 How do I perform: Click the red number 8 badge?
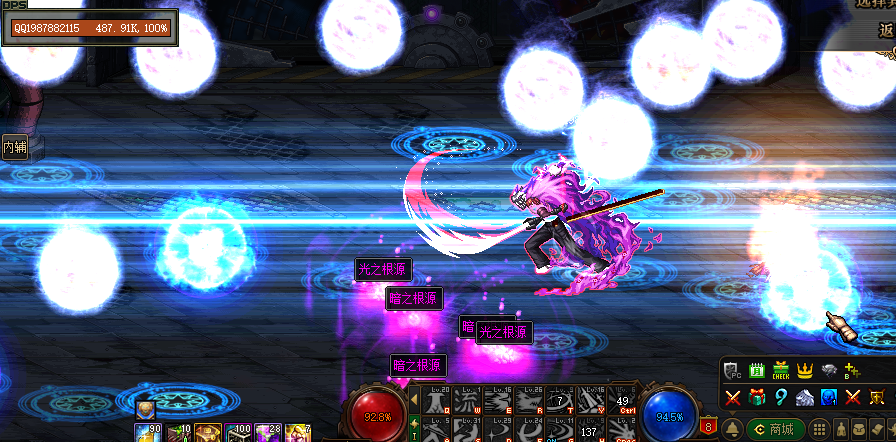pyautogui.click(x=710, y=425)
